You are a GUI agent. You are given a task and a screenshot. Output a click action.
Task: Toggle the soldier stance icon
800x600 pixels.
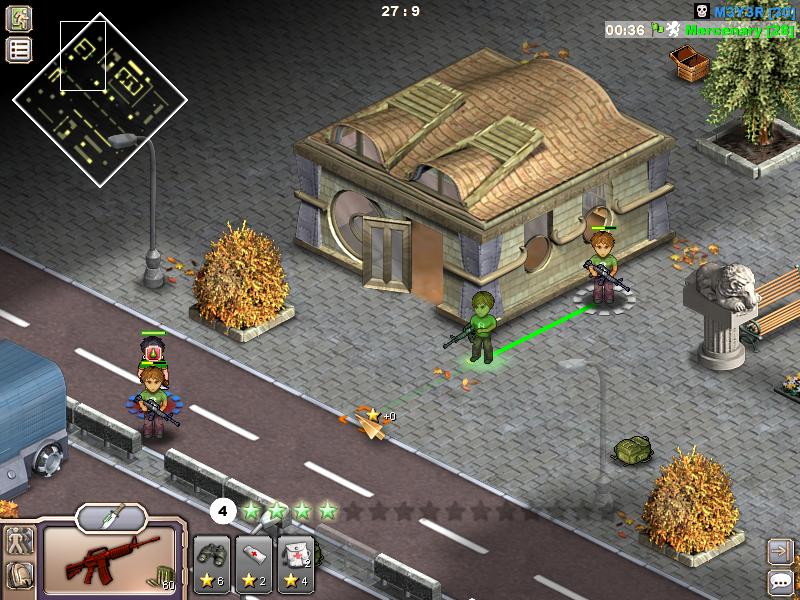coord(19,541)
